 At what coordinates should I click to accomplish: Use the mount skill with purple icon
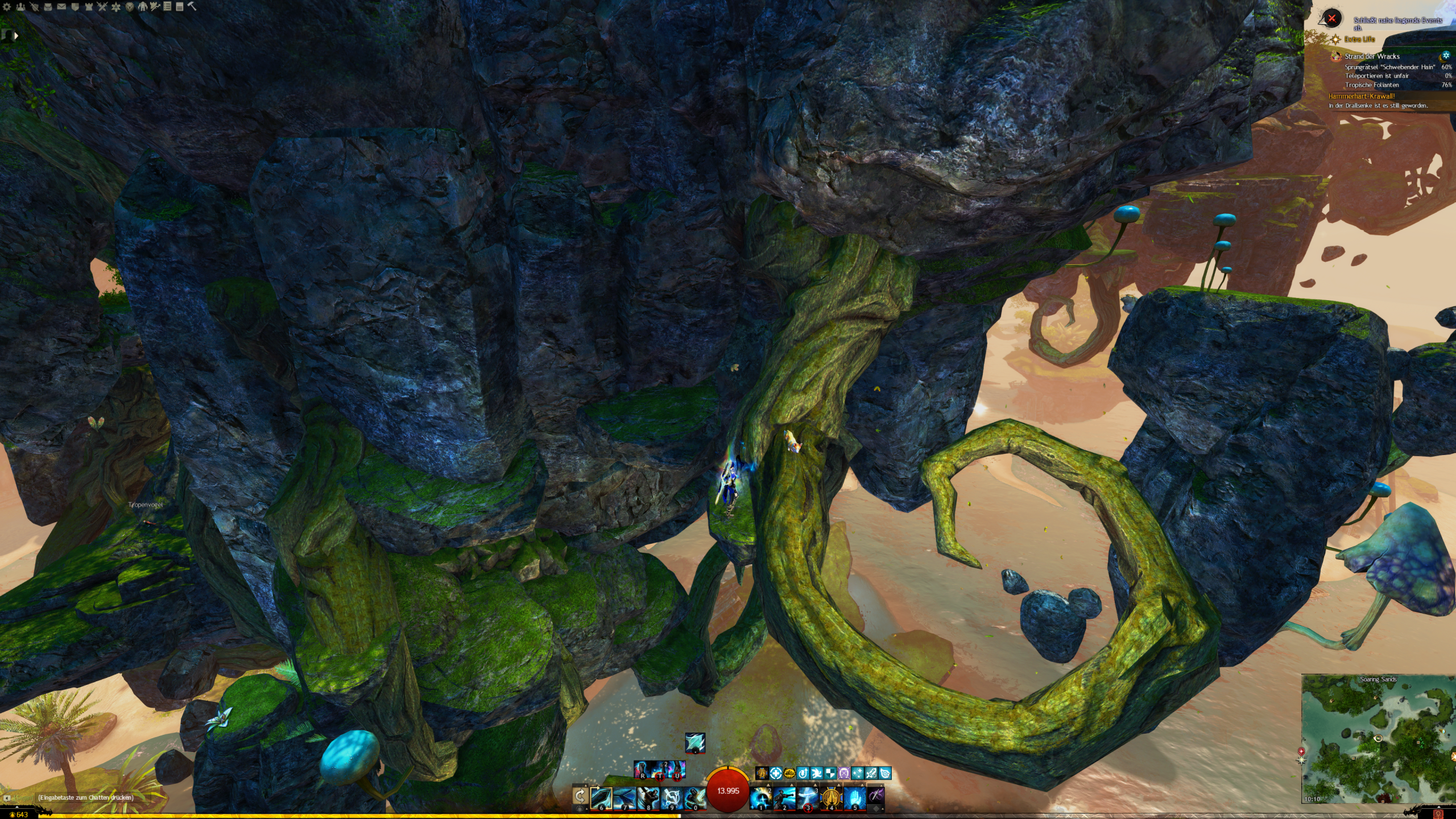point(876,794)
